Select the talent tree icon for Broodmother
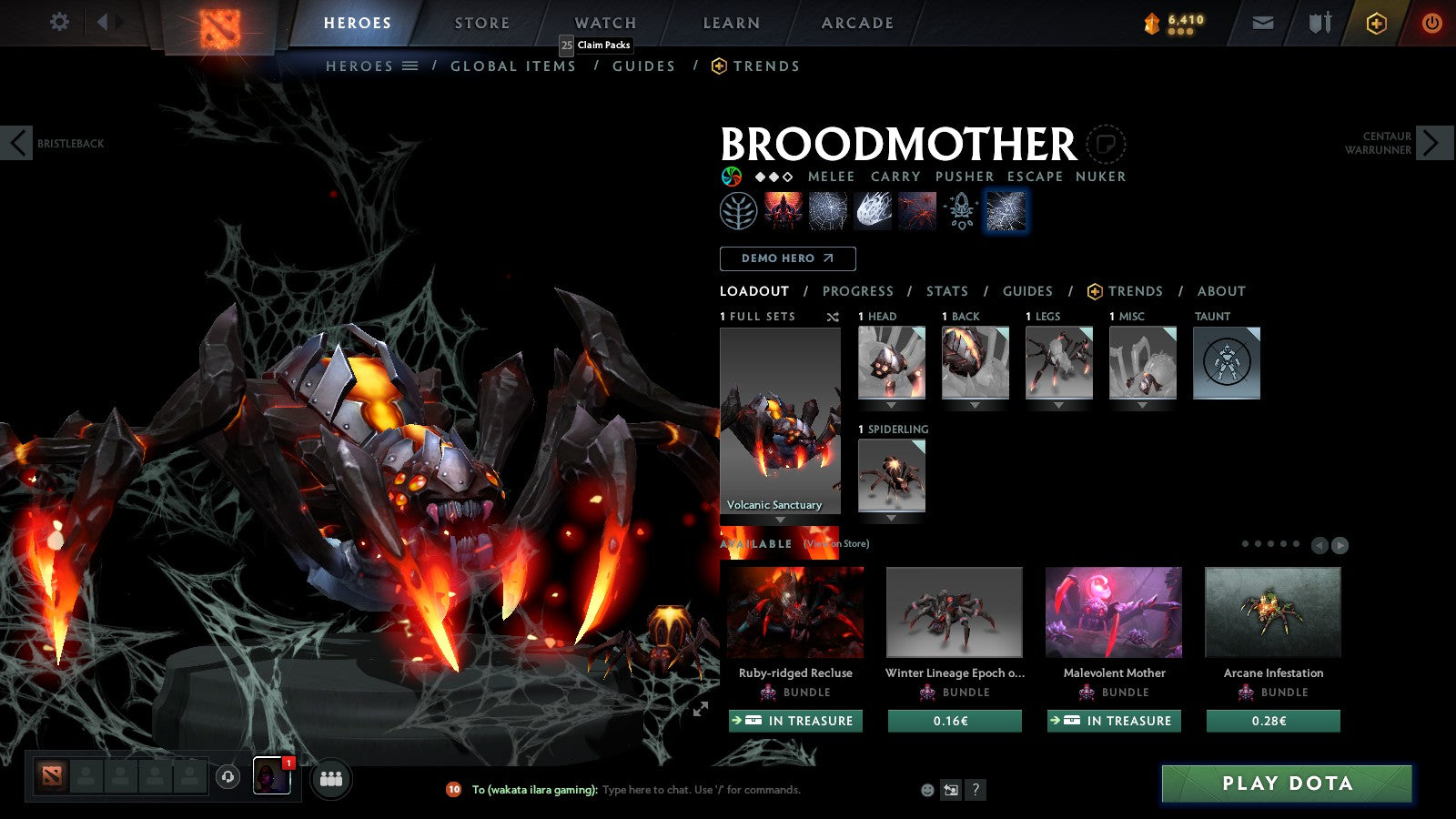Screen dimensions: 1456x819 739,210
